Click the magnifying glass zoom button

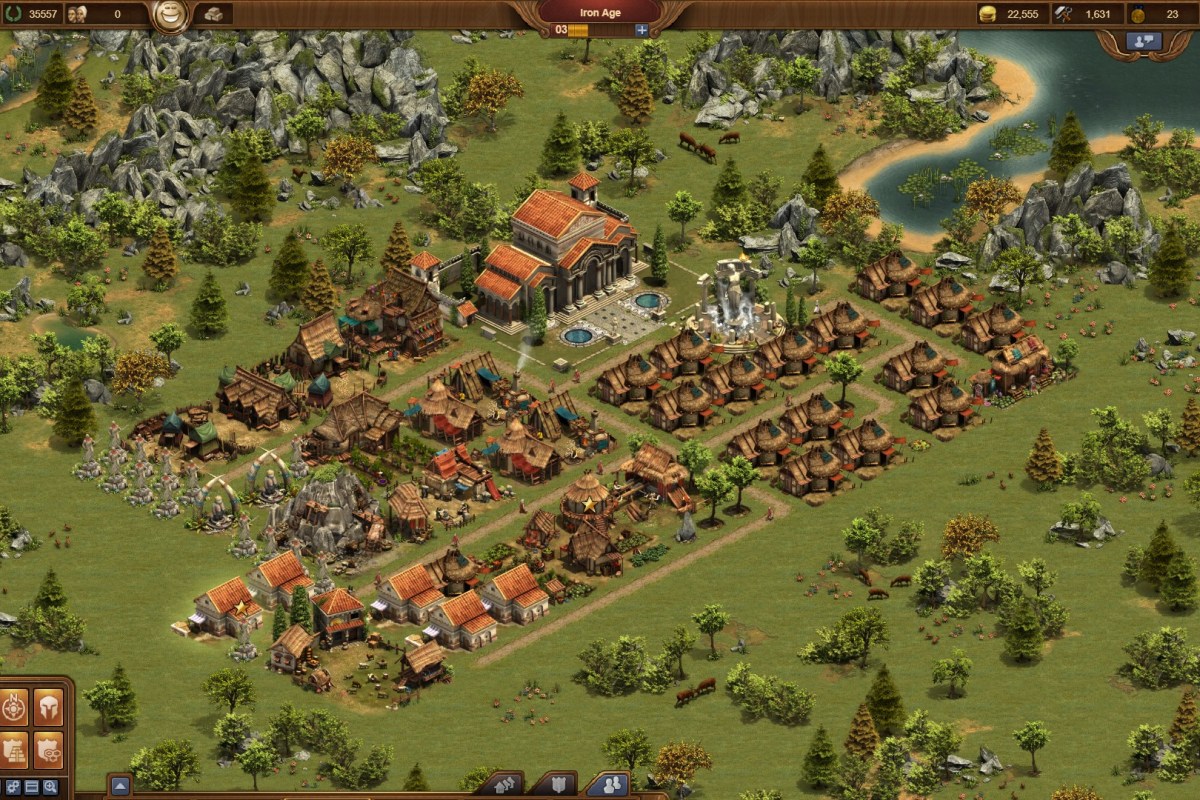point(50,787)
